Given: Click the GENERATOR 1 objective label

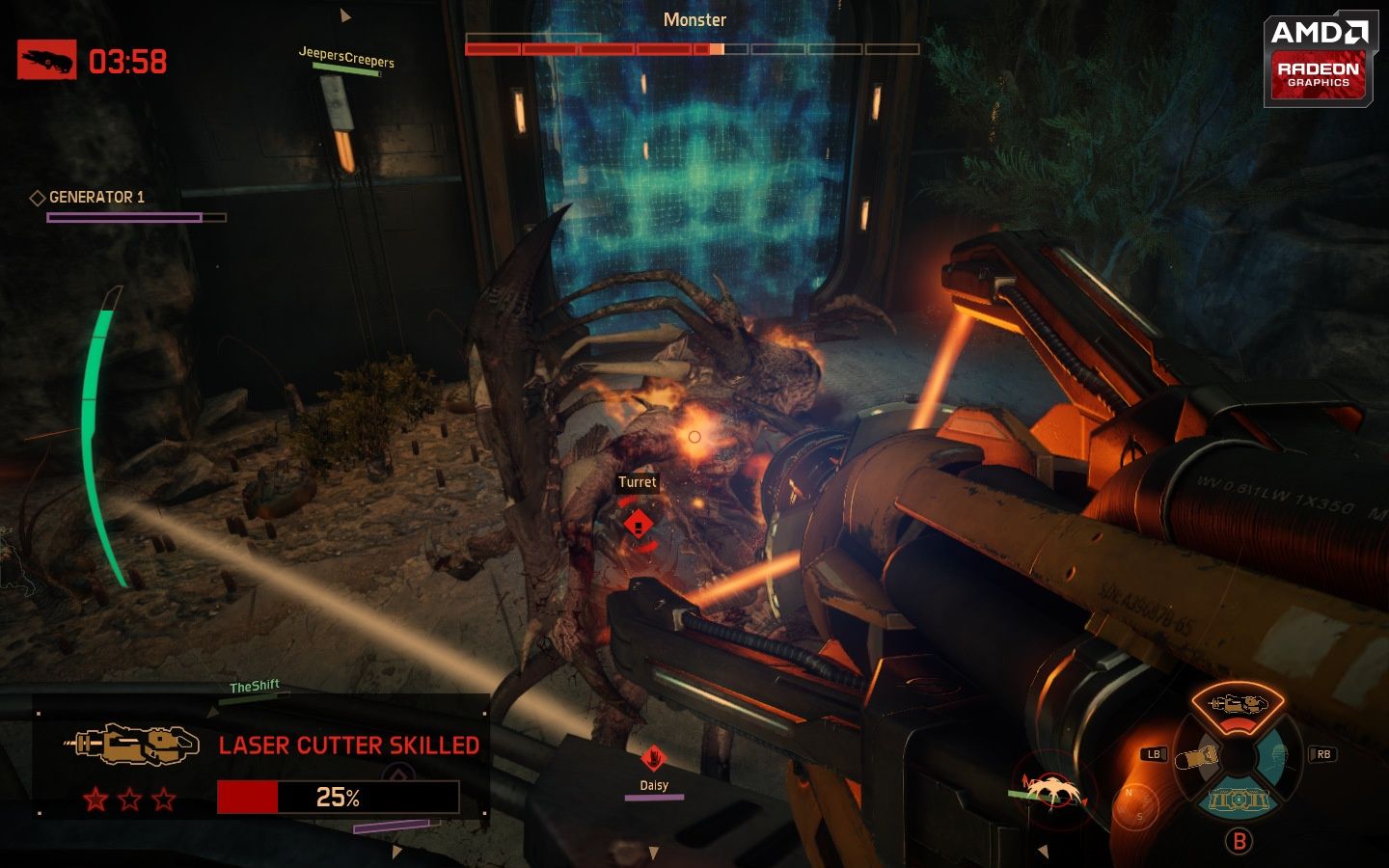Looking at the screenshot, I should pos(95,197).
